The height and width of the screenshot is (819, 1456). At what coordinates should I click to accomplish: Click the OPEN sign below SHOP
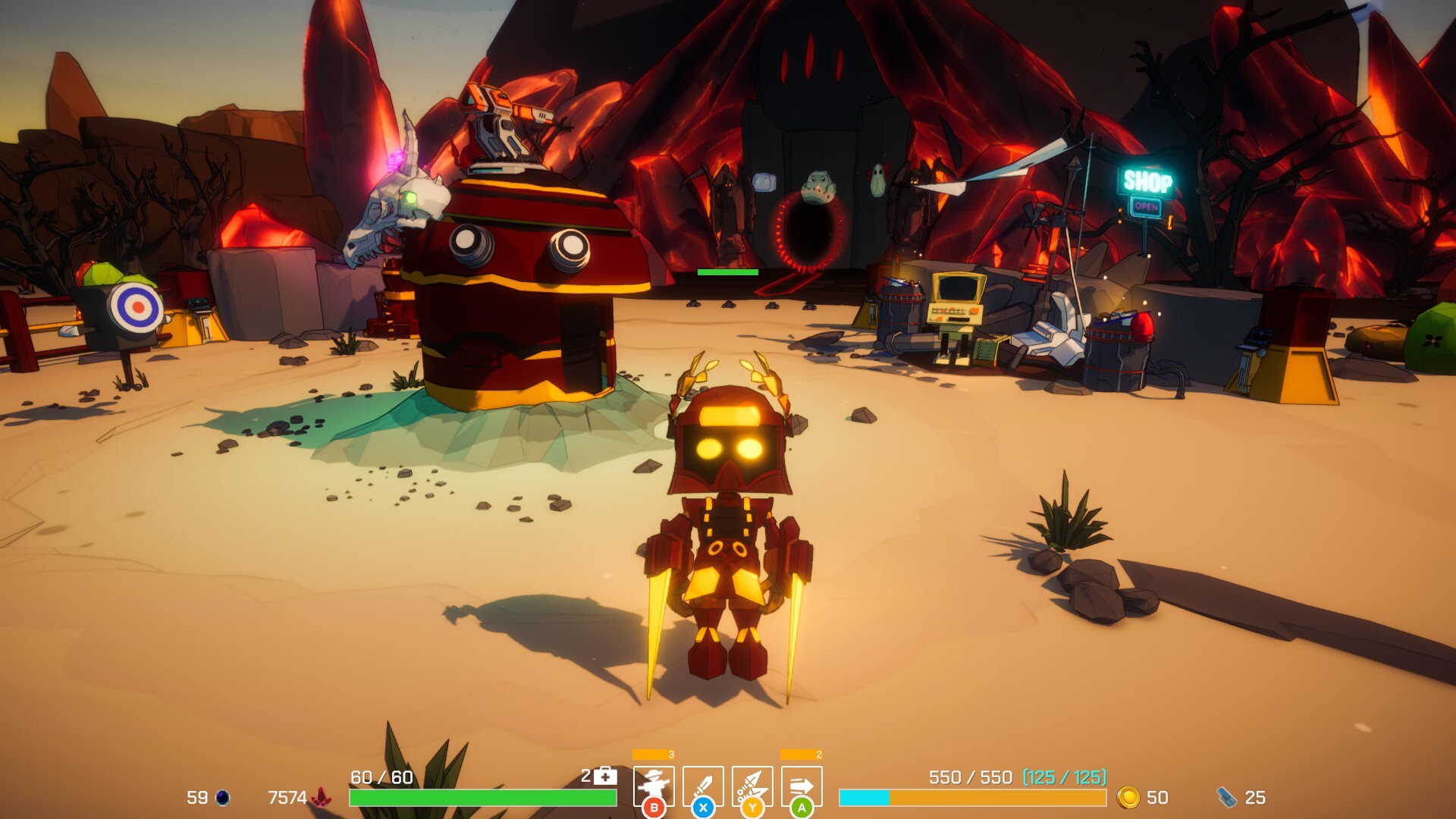[x=1147, y=206]
